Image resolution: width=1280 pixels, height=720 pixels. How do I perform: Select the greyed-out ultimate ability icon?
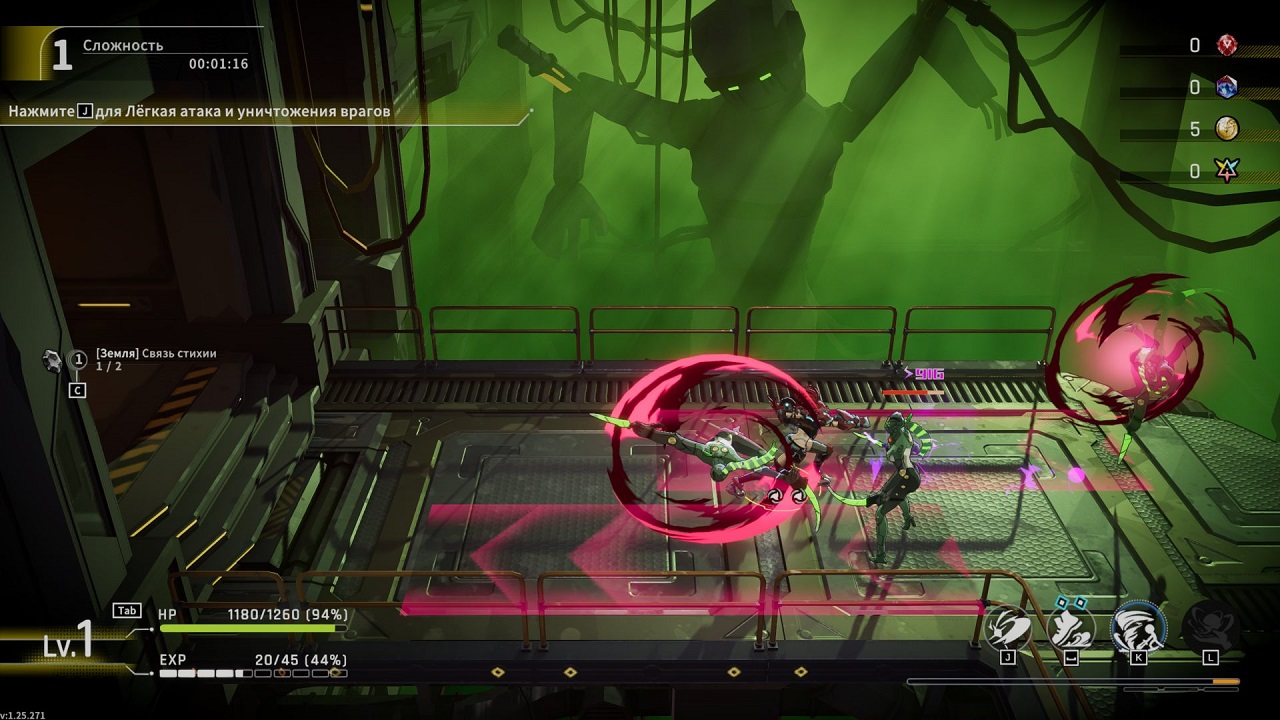tap(1210, 628)
